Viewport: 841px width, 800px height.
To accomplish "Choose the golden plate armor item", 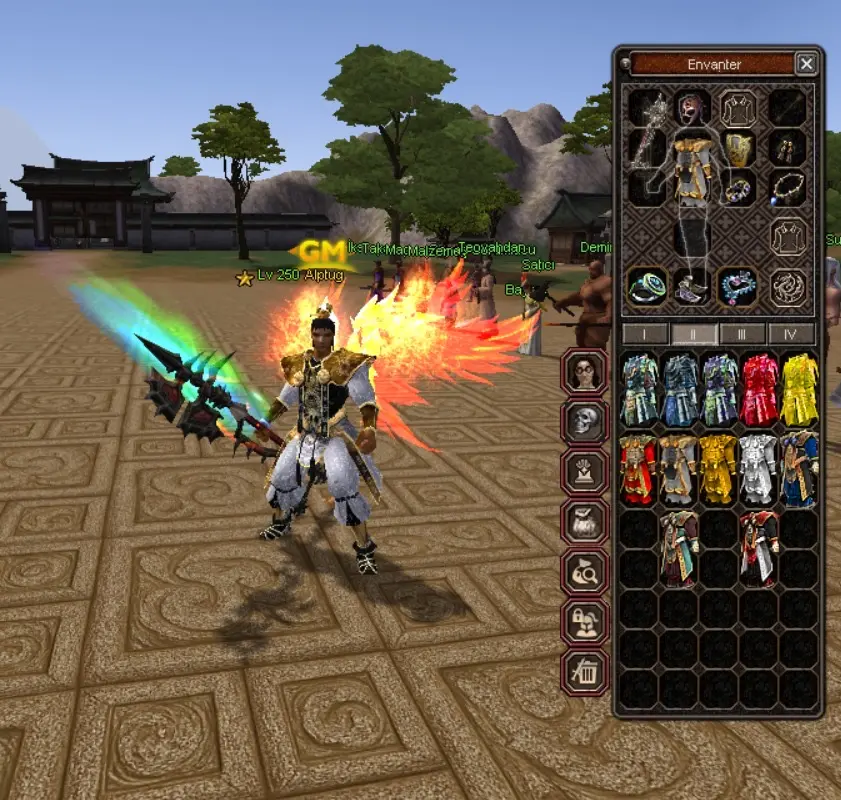I will coord(717,469).
